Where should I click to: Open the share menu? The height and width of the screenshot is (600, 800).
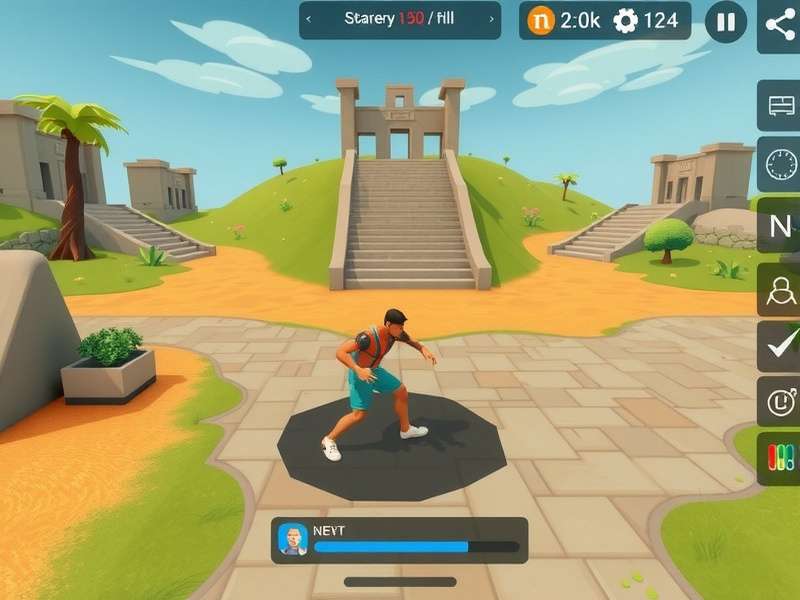click(x=779, y=21)
